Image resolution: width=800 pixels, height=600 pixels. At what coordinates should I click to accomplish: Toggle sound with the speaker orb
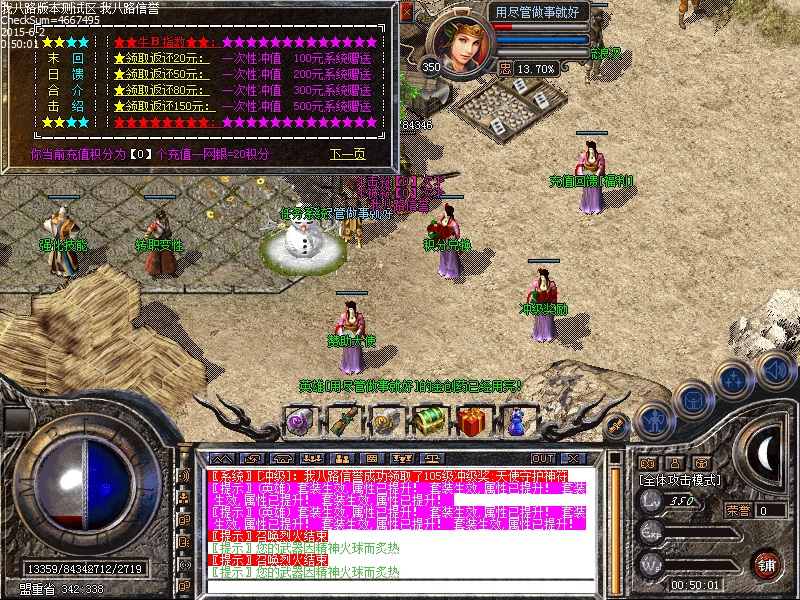775,368
